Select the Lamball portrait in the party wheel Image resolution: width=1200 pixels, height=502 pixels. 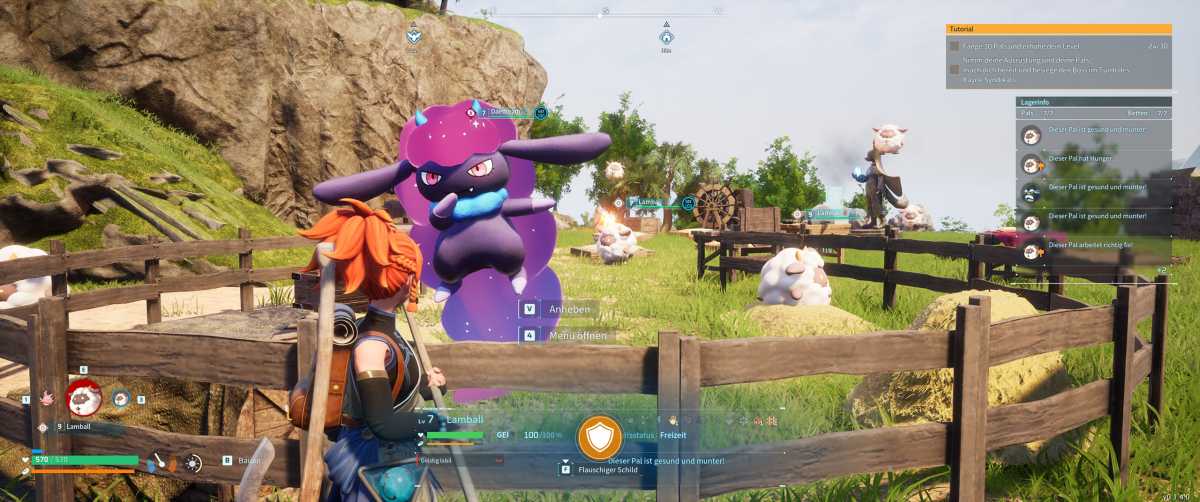84,397
